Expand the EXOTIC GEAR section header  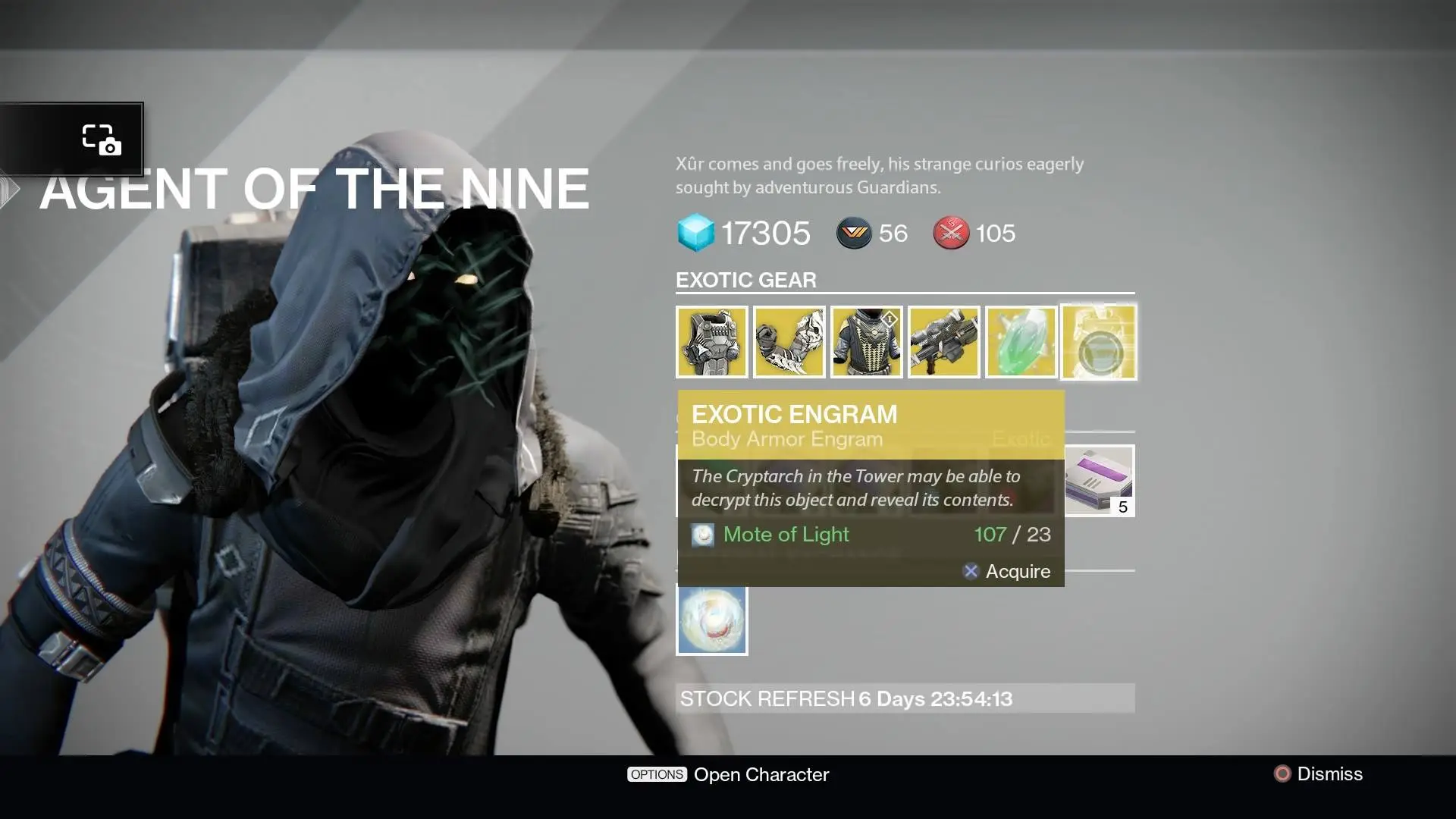pyautogui.click(x=746, y=280)
